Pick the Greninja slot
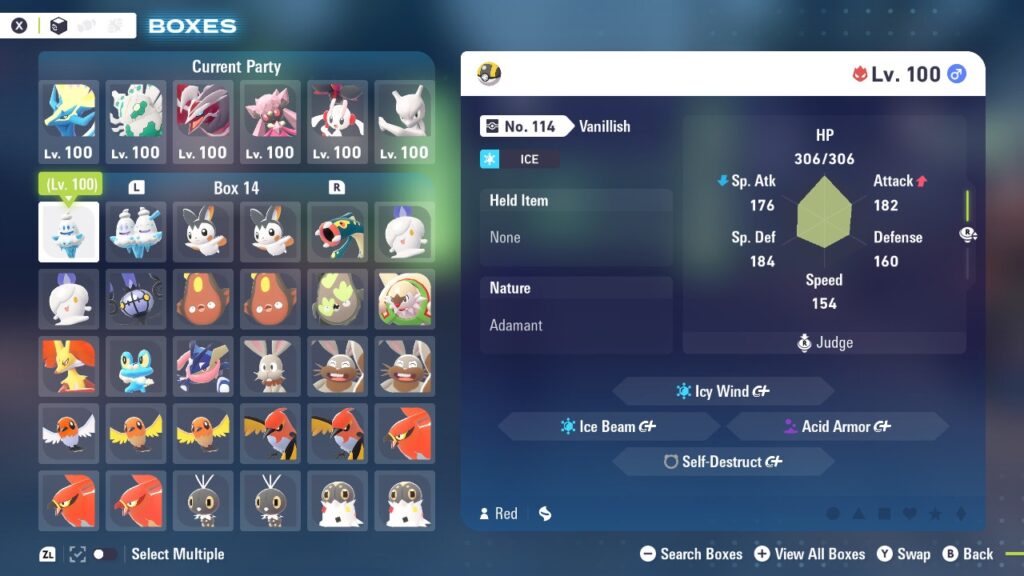 pyautogui.click(x=203, y=365)
